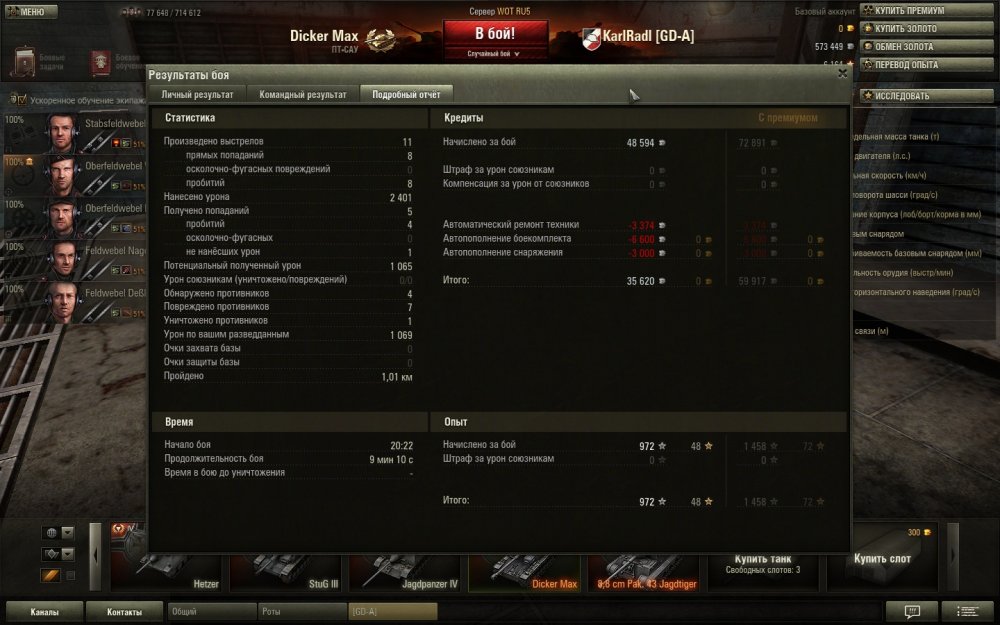This screenshot has width=1000, height=625.
Task: Switch to the [GD-A] clan chat tab
Action: pyautogui.click(x=392, y=611)
